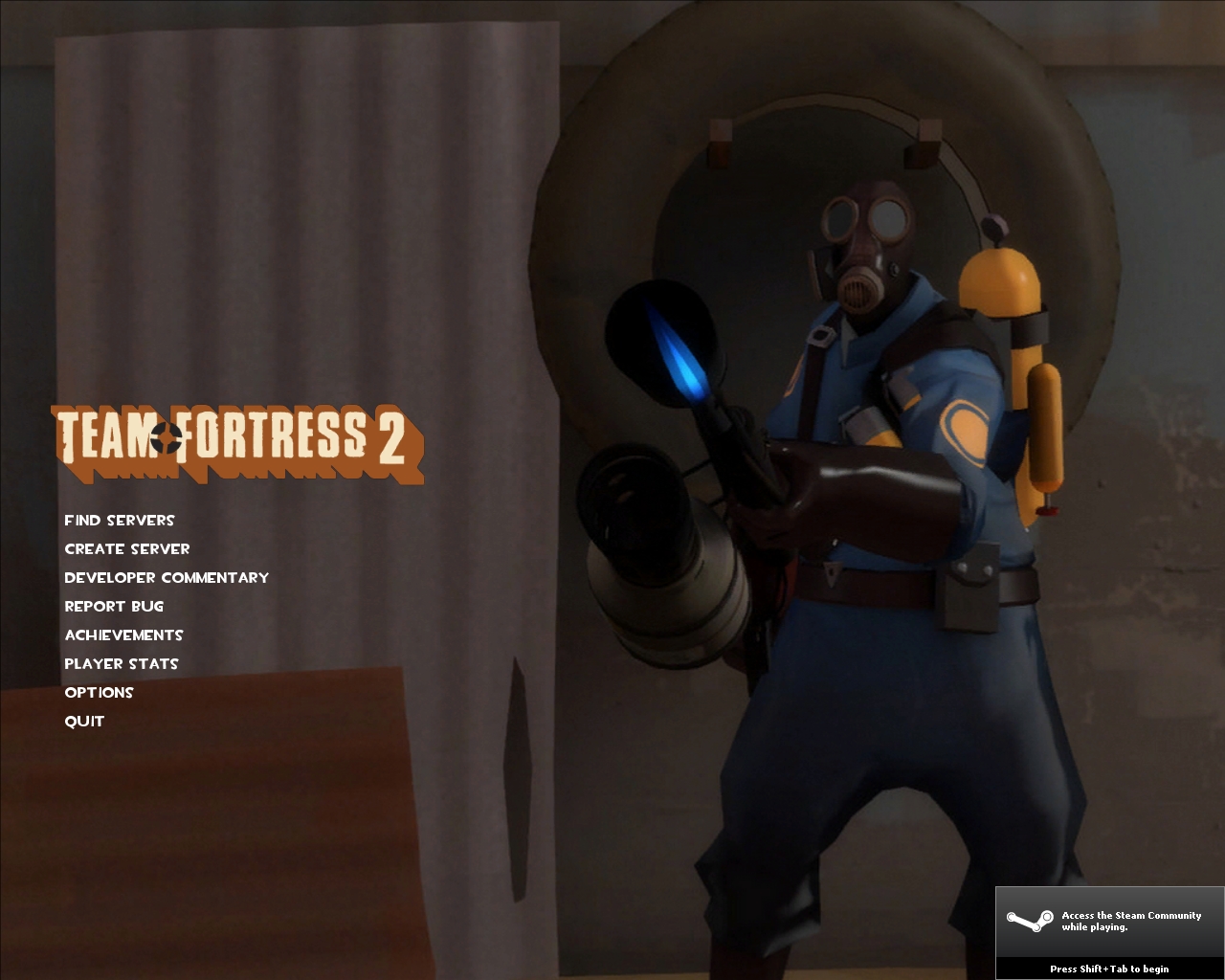1225x980 pixels.
Task: Open the Player Stats page
Action: tap(121, 663)
